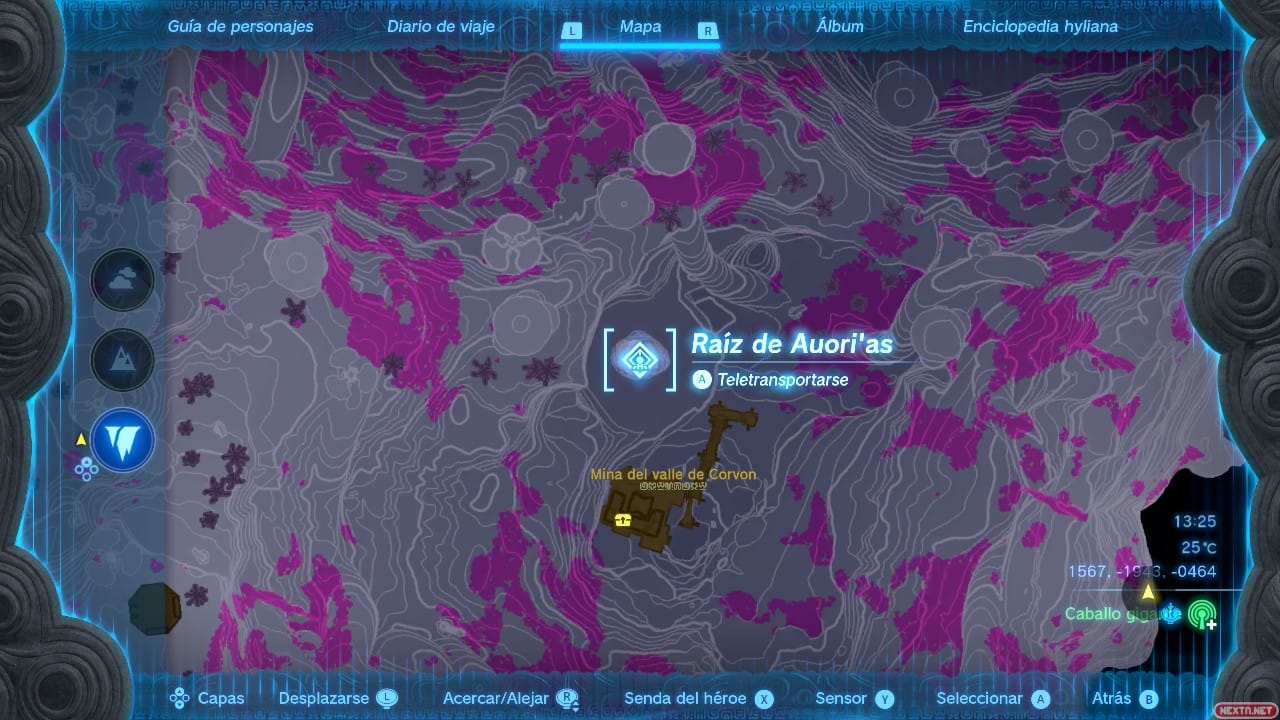Open the Guía de personajes tab
1280x720 pixels.
(240, 27)
